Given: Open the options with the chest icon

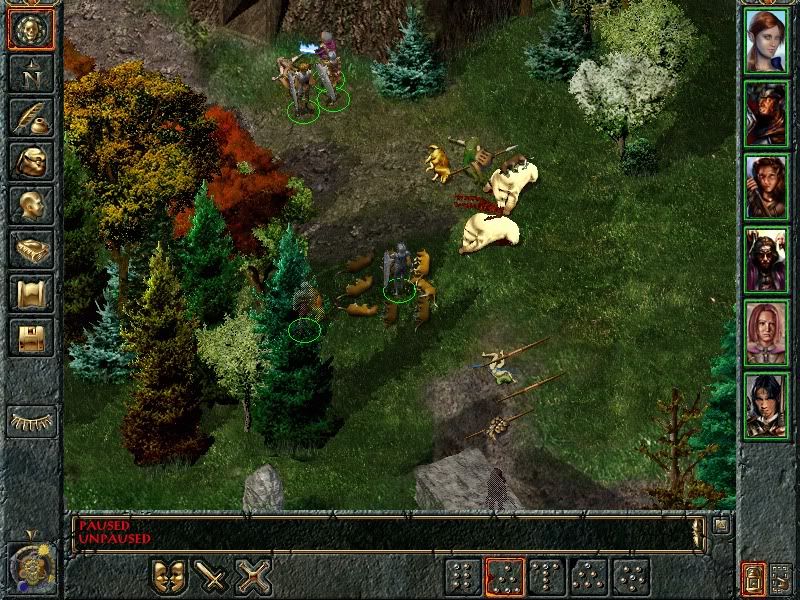Looking at the screenshot, I should click(x=30, y=337).
